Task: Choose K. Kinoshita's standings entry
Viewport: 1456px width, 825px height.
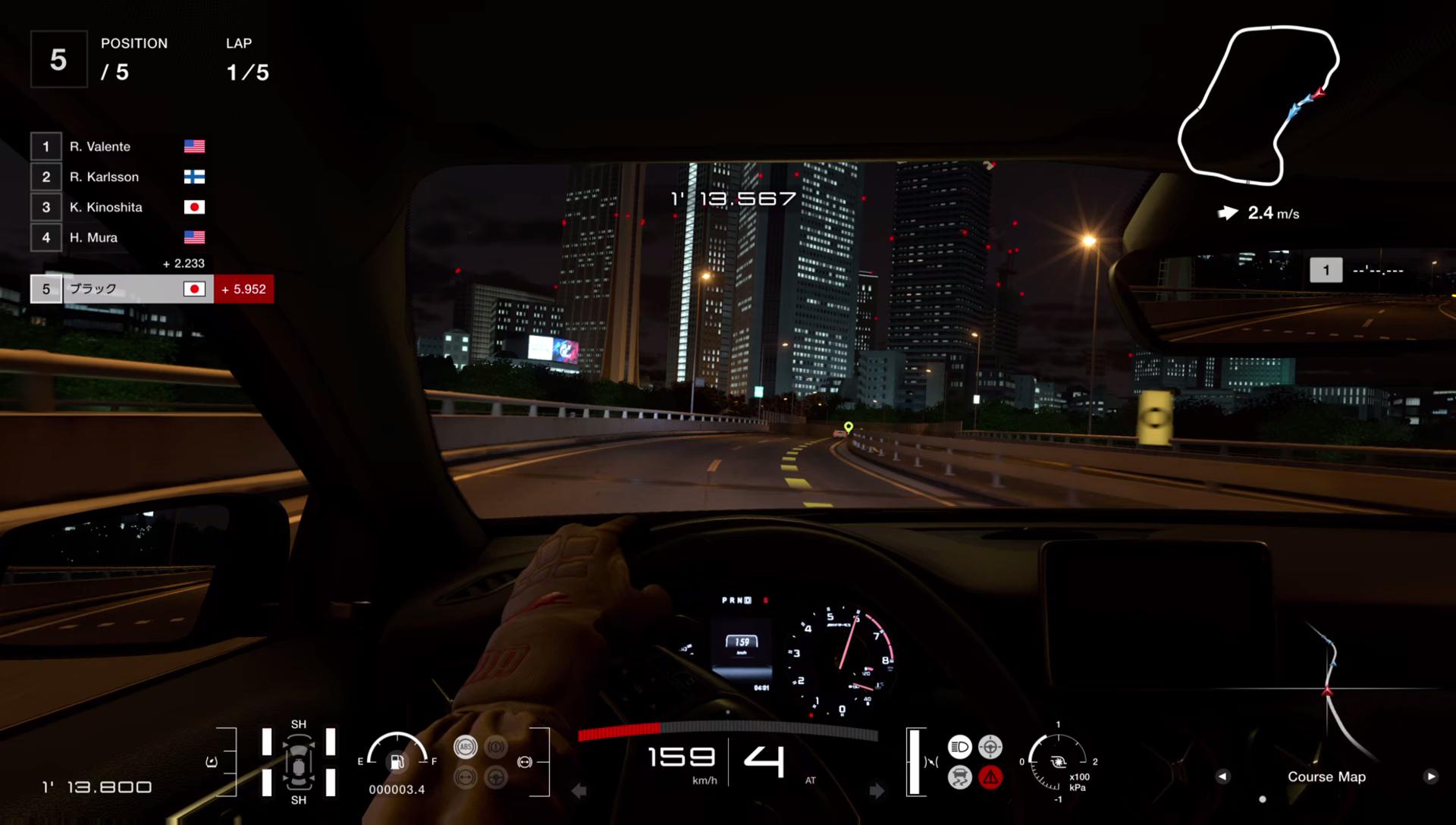Action: coord(118,207)
